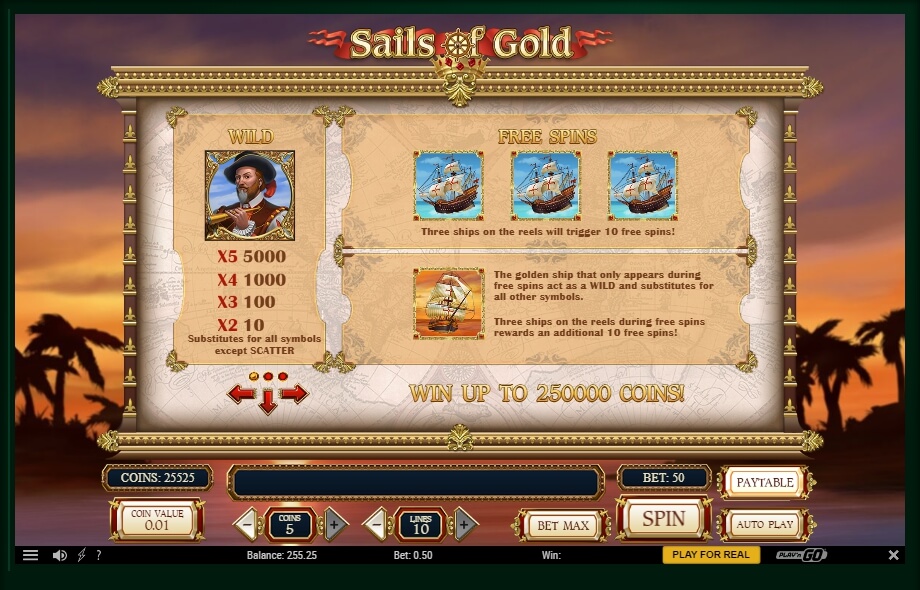Add more lines with the plus button
Viewport: 920px width, 590px height.
pyautogui.click(x=463, y=523)
